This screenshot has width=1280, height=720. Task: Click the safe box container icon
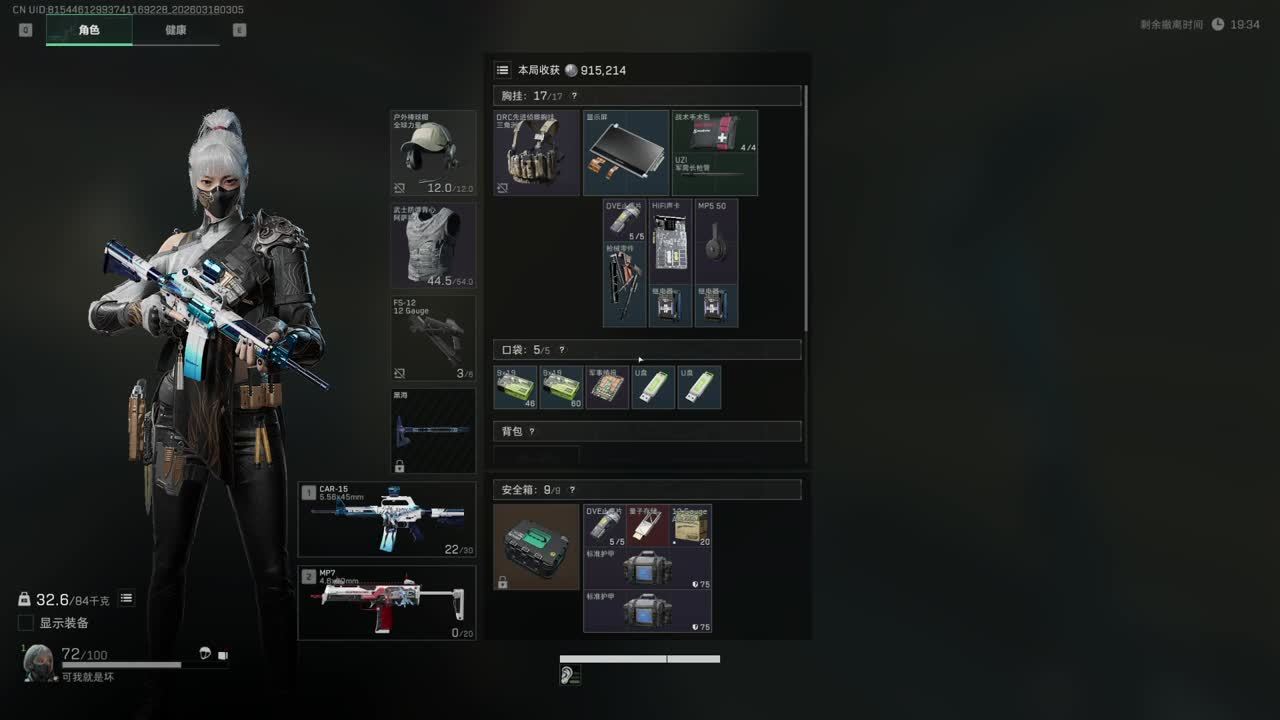tap(536, 546)
